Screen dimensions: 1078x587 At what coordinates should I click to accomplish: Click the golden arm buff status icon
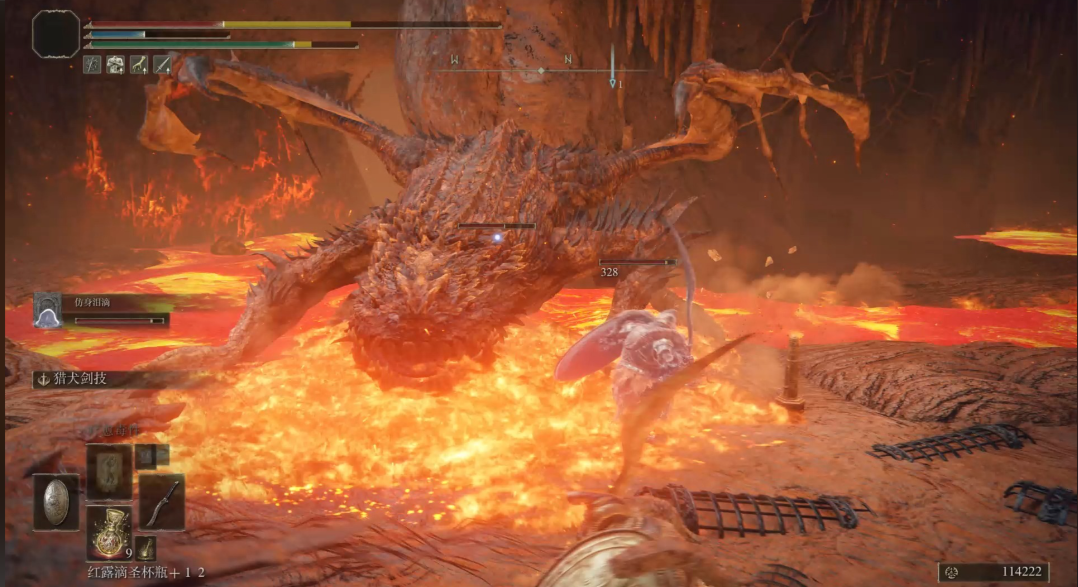coord(138,65)
